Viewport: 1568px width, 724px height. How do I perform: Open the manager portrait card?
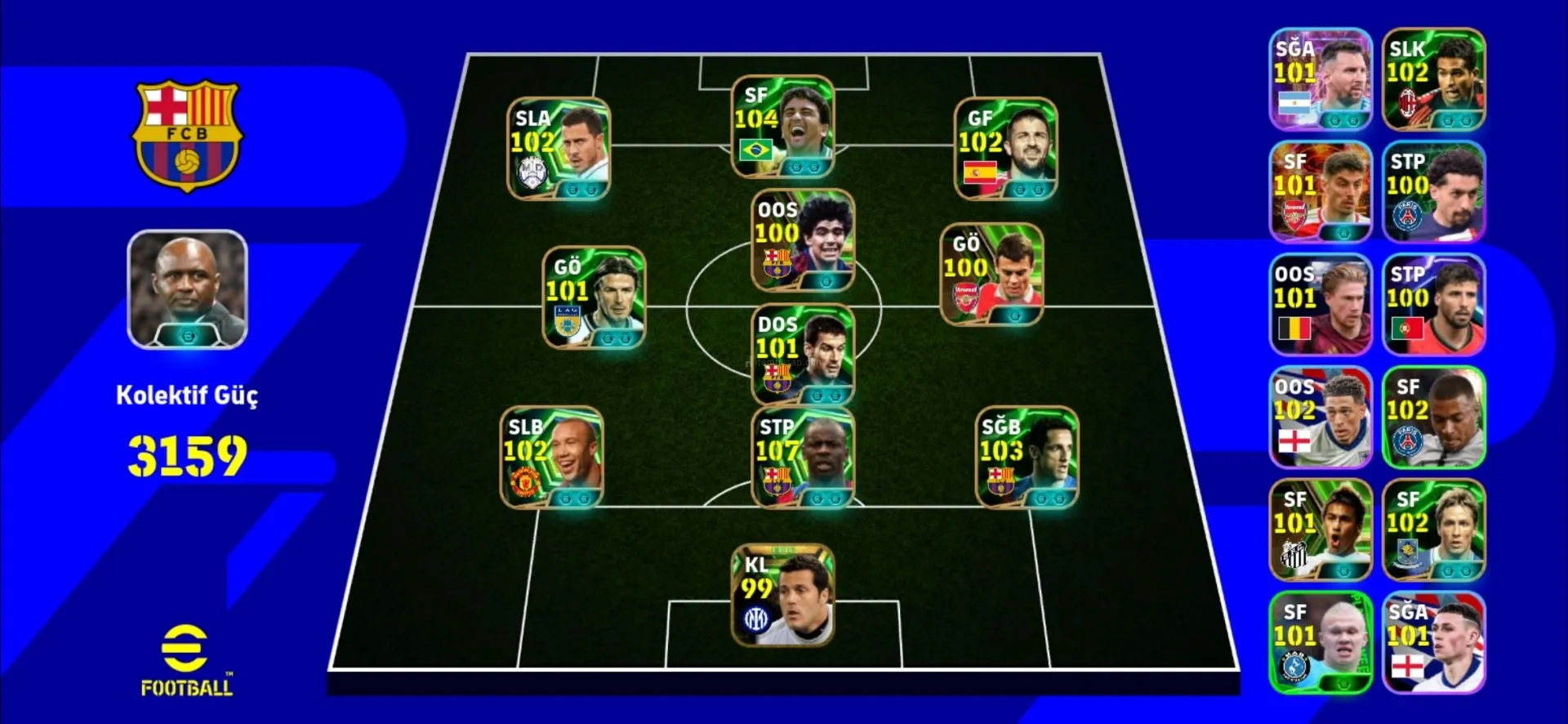(x=187, y=290)
